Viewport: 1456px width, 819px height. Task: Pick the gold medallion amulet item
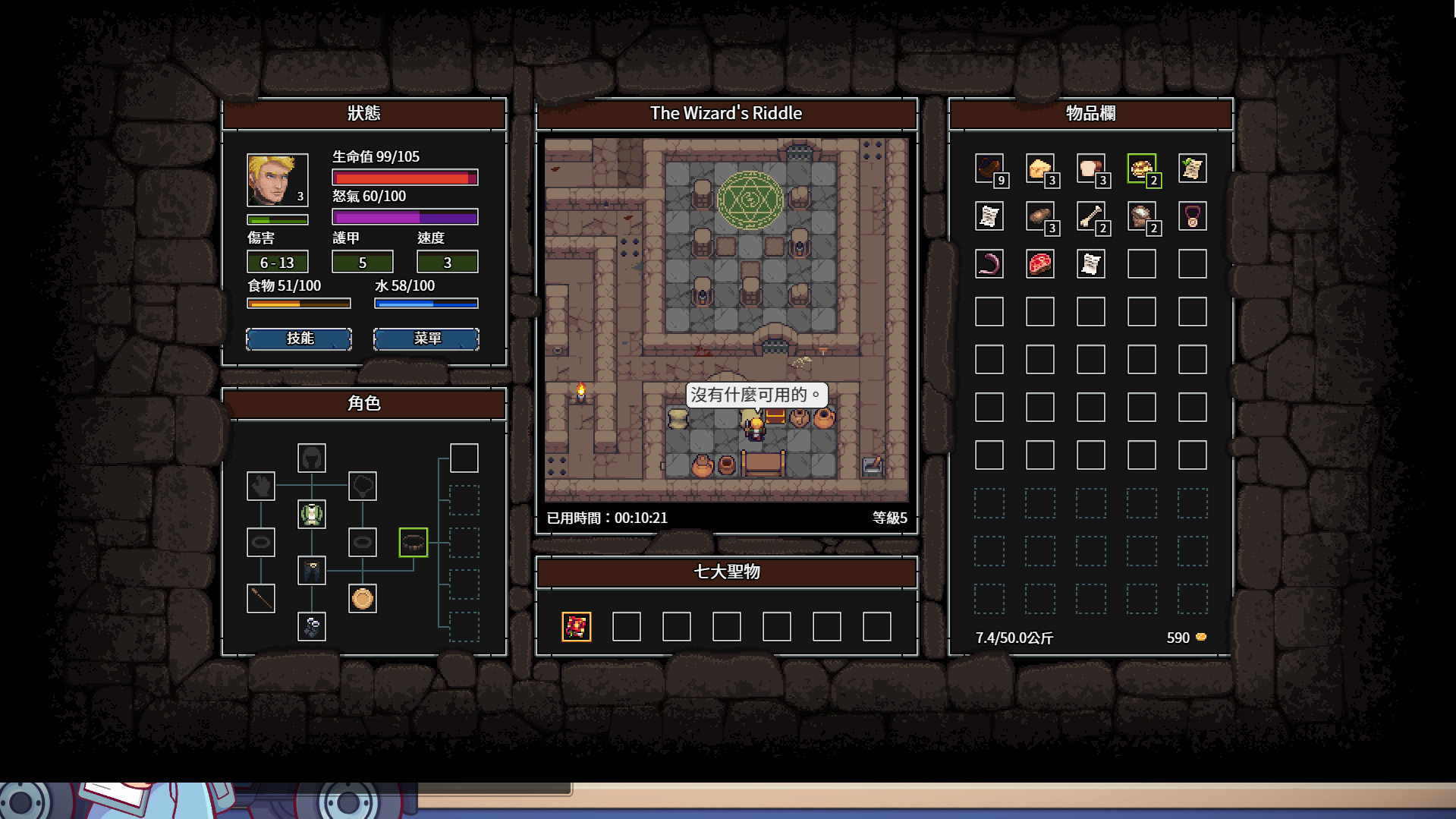(x=1192, y=216)
